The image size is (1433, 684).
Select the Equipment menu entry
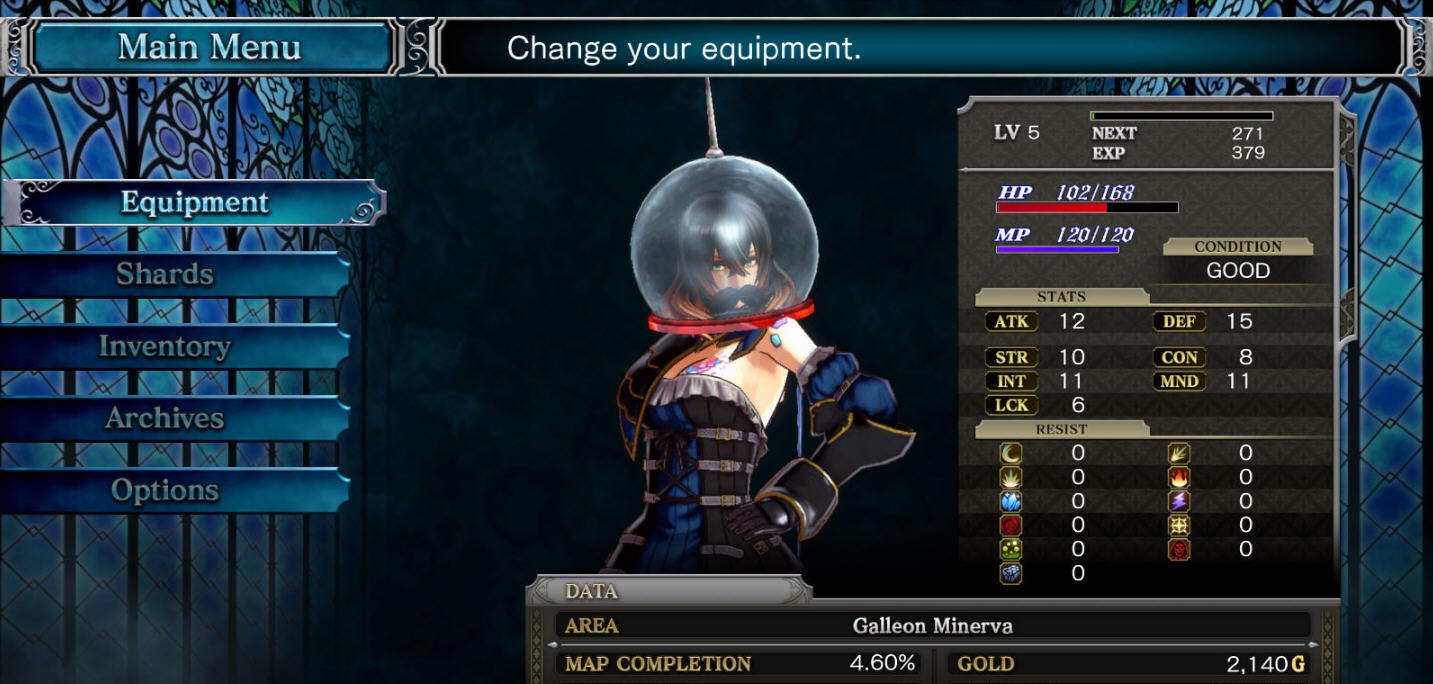(195, 203)
